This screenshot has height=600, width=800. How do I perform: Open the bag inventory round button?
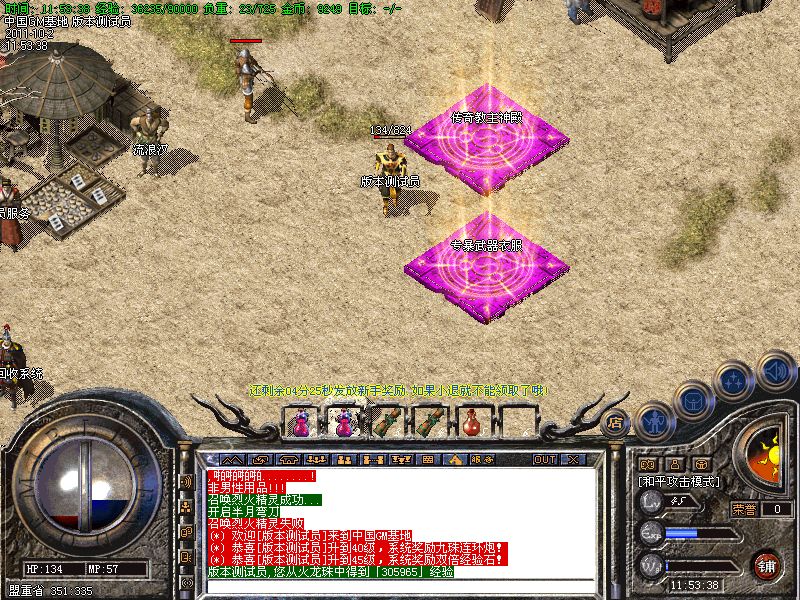point(693,401)
